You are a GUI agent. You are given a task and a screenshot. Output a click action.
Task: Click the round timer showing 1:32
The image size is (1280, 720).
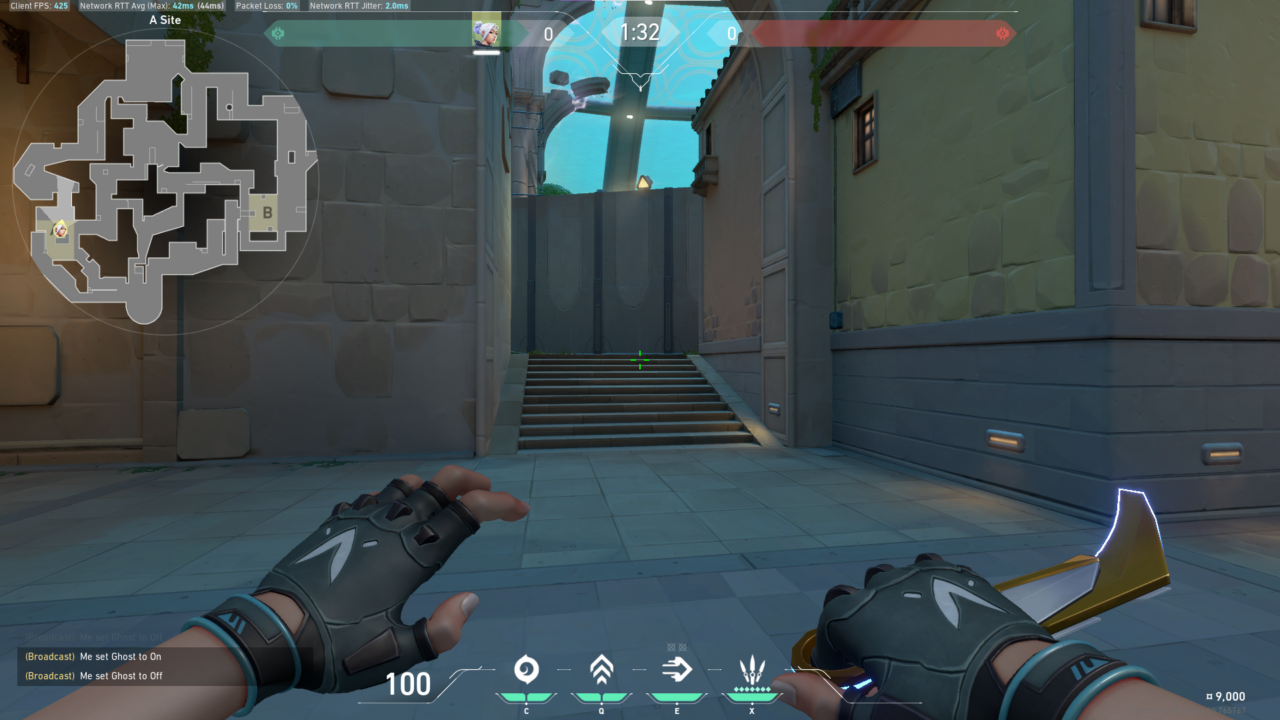(x=639, y=32)
